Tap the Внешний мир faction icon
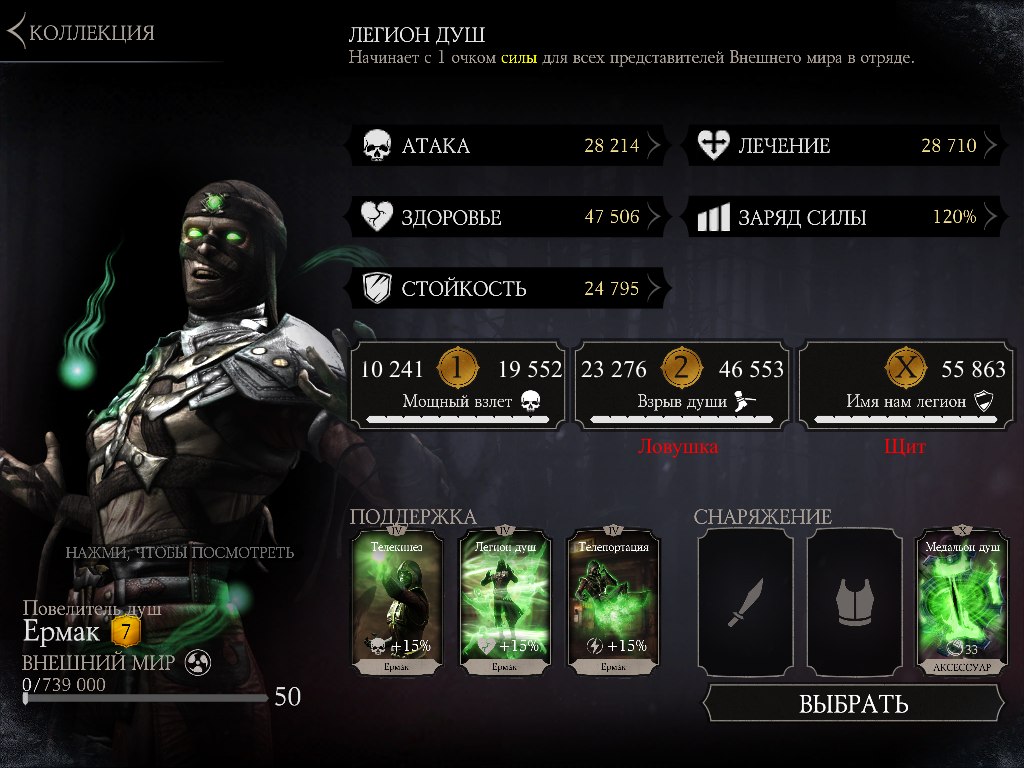 (197, 663)
